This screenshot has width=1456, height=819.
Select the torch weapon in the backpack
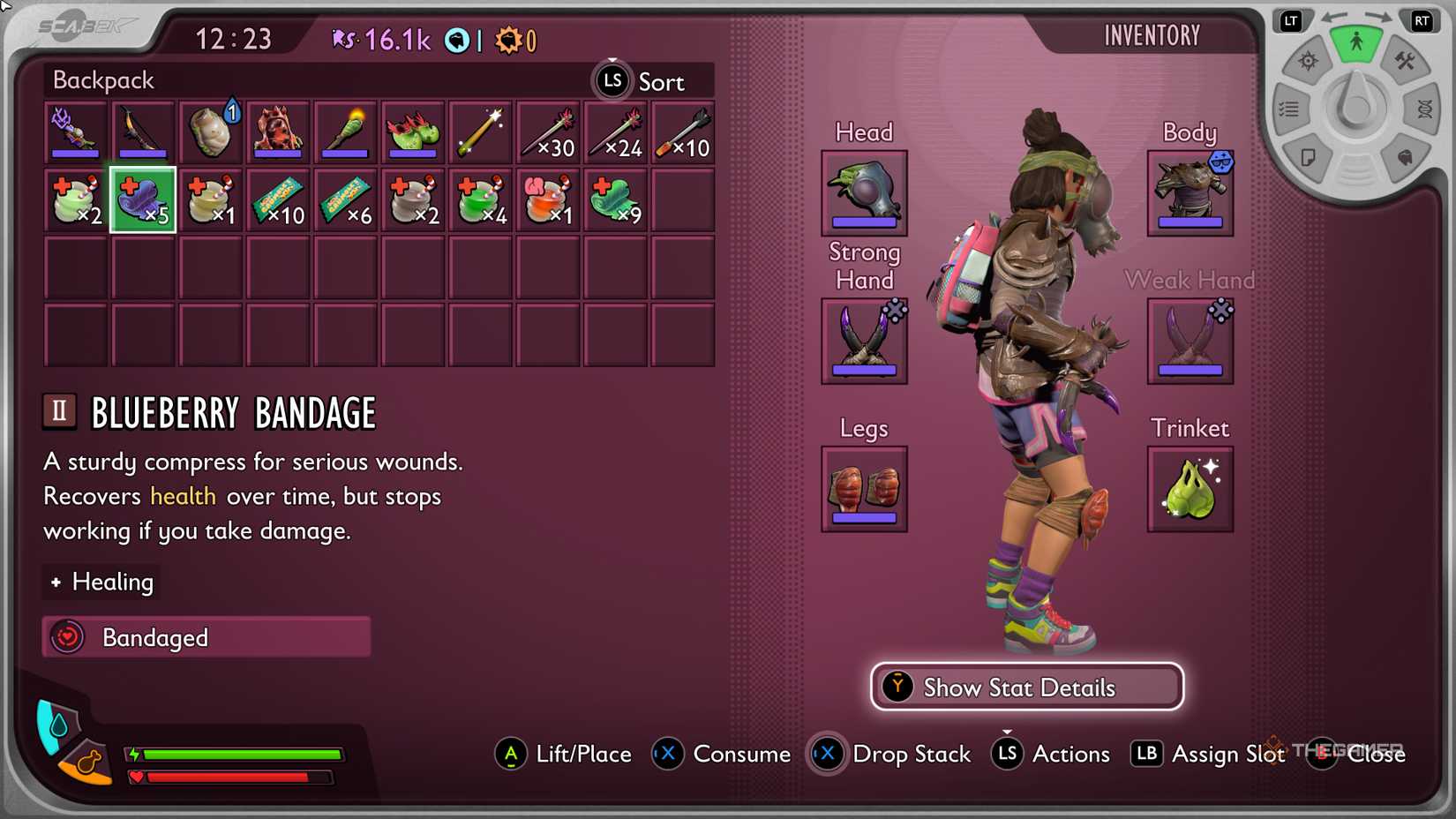[345, 132]
